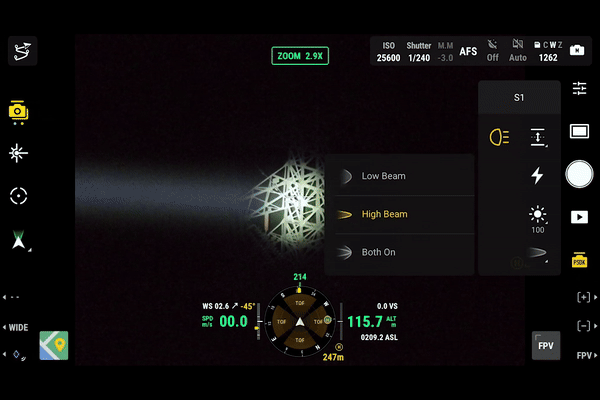The width and height of the screenshot is (600, 400).
Task: Open the sun brightness control showing 100
Action: pos(538,217)
